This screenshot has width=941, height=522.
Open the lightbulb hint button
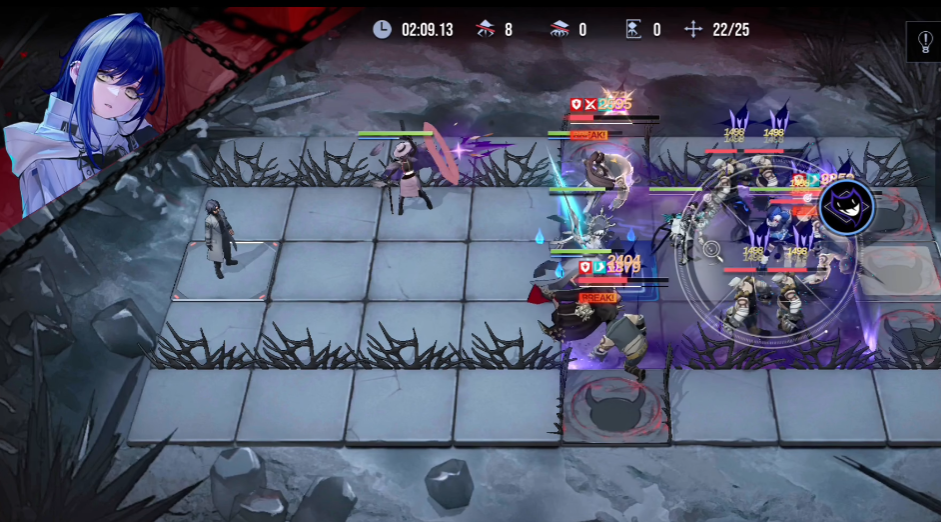(x=924, y=43)
